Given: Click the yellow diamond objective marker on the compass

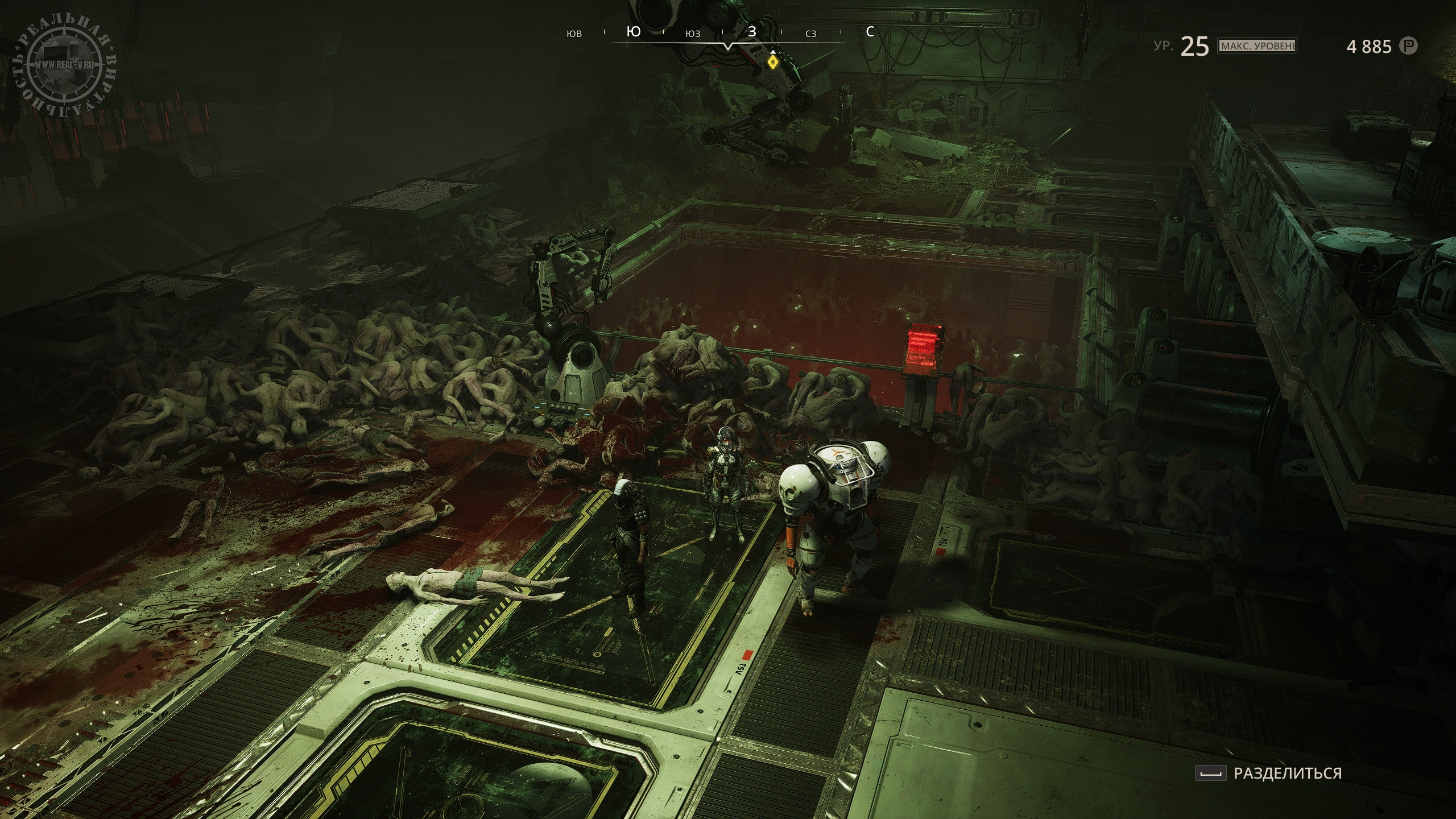Looking at the screenshot, I should point(772,61).
